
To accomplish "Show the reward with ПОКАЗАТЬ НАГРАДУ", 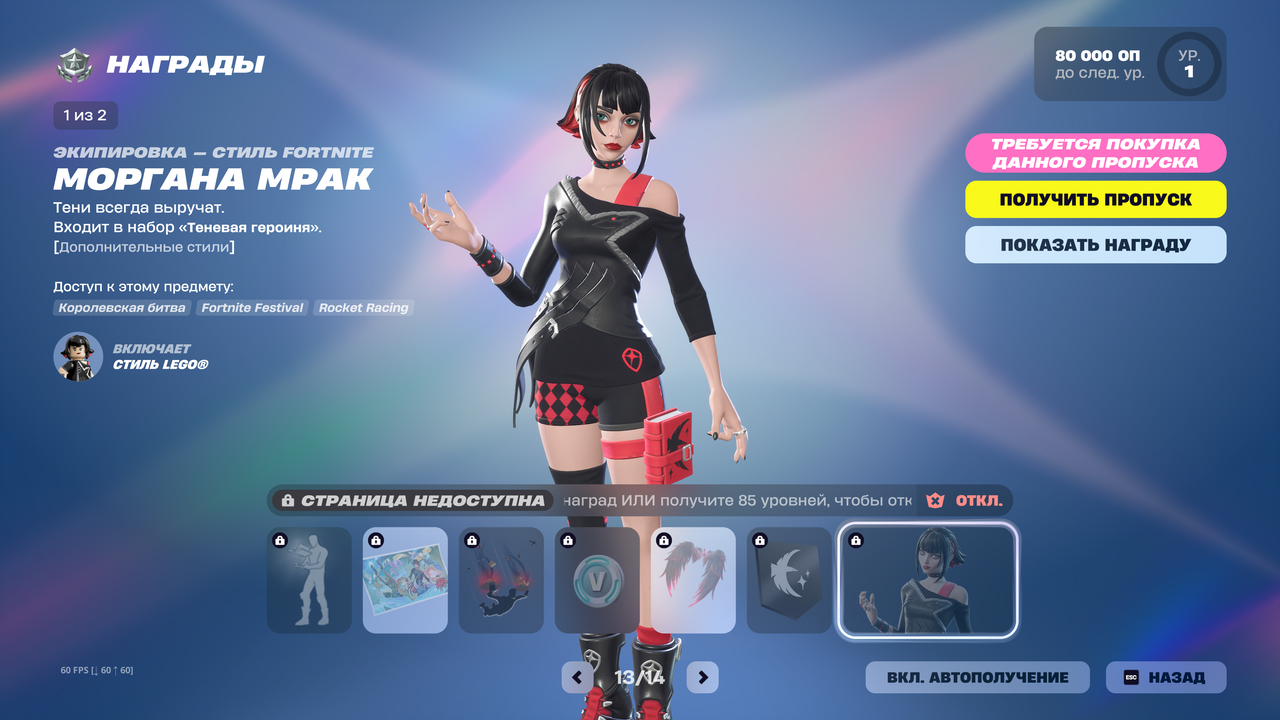I will (1095, 245).
